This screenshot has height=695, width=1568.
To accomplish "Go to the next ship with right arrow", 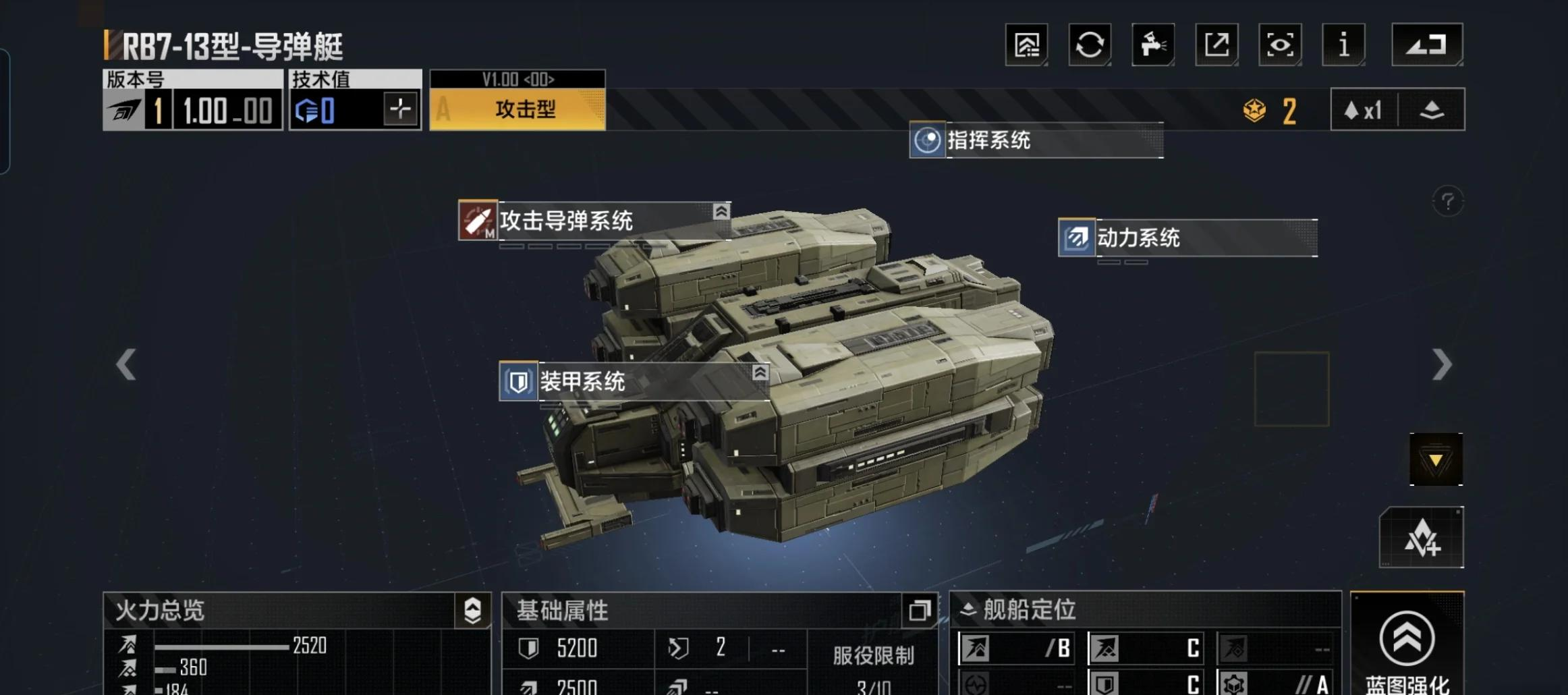I will 1441,365.
